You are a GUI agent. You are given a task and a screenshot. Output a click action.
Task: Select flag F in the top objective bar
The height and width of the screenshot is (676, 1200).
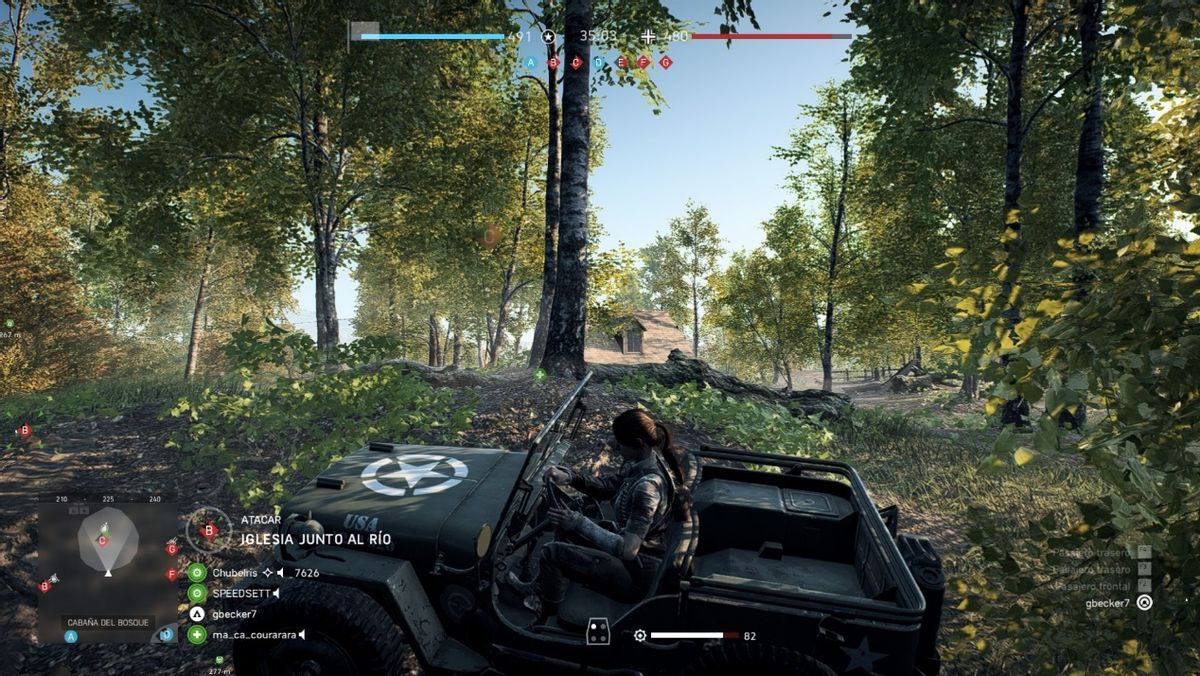tap(643, 62)
